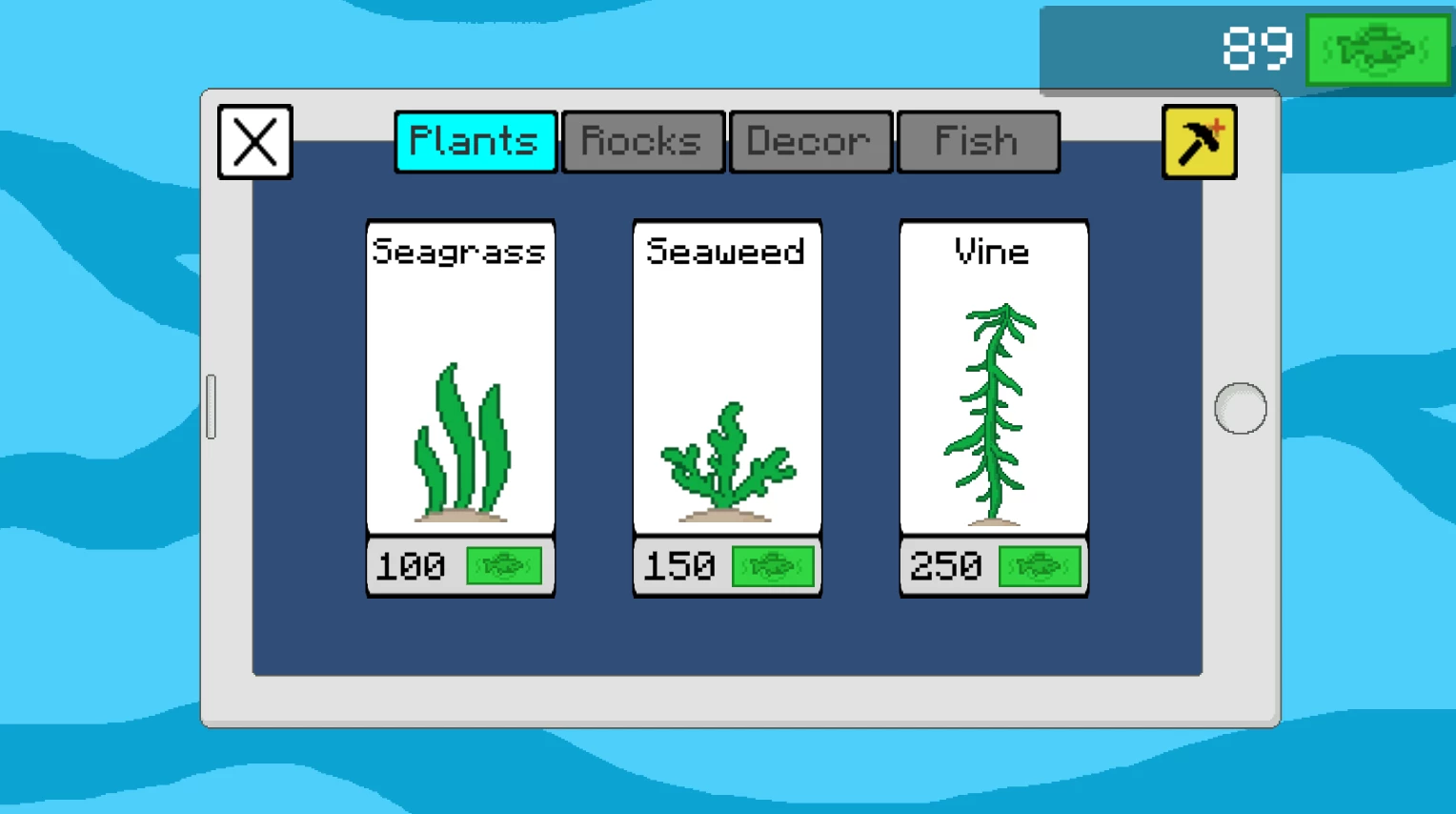The image size is (1456, 814).
Task: Select the Plants tab
Action: coord(475,141)
